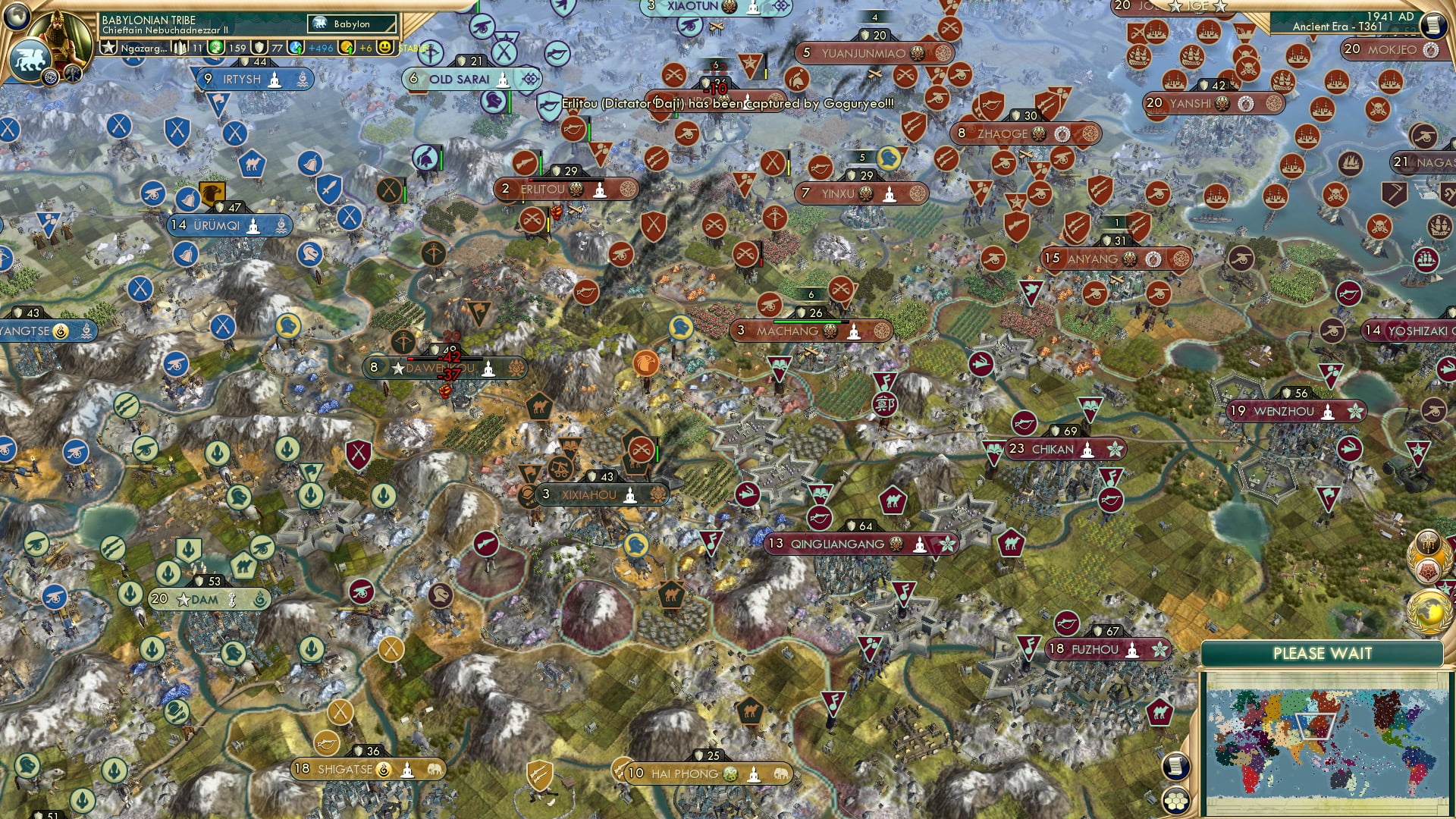Open the golden globe diplomacy notification
The image size is (1456, 819).
(x=1429, y=609)
